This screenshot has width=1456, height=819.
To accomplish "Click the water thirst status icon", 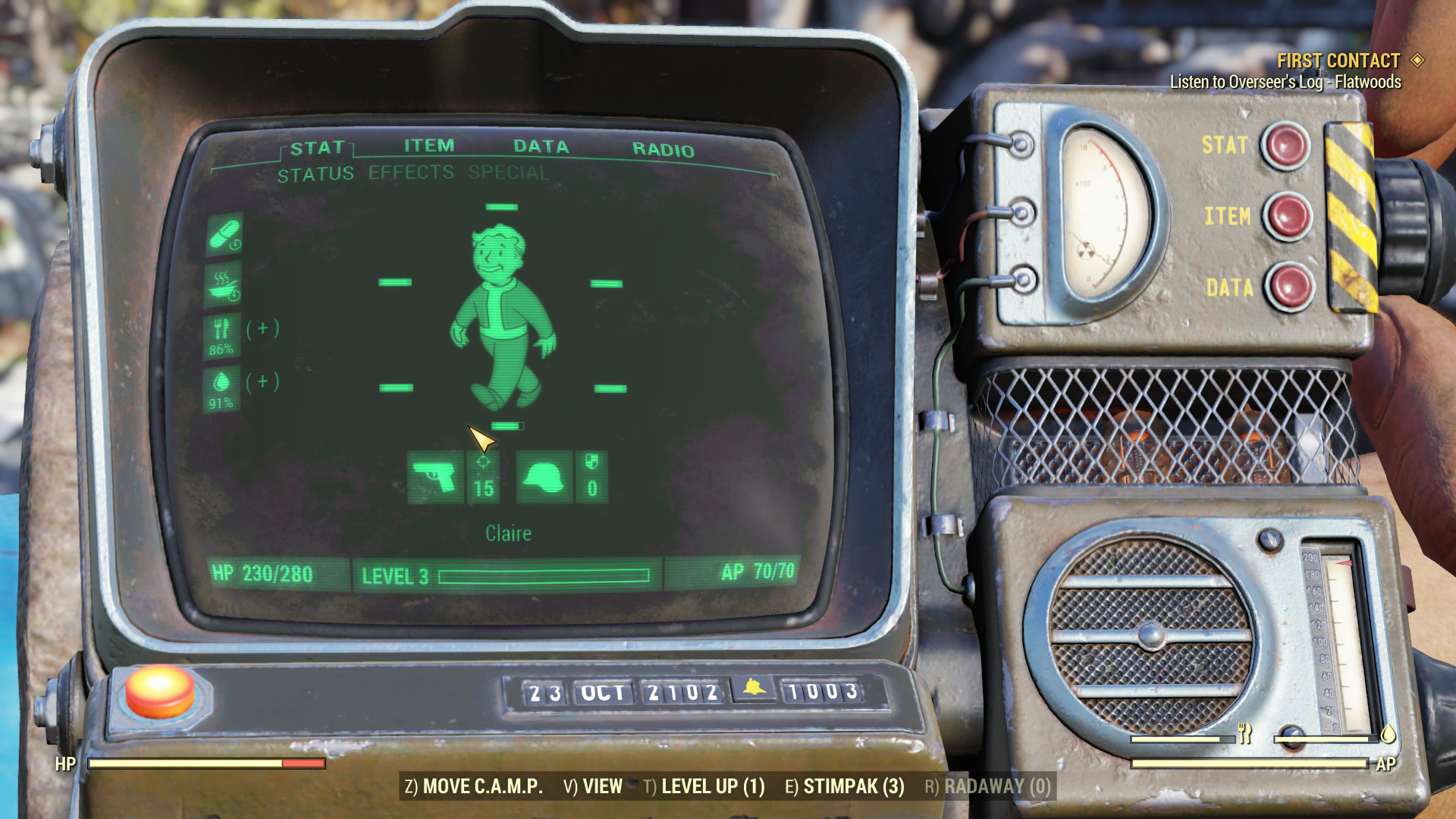I will [x=222, y=388].
